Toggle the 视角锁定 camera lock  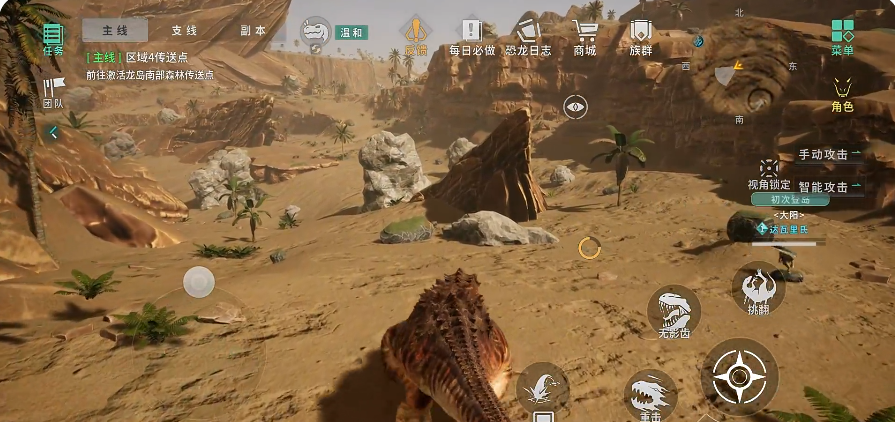point(768,172)
